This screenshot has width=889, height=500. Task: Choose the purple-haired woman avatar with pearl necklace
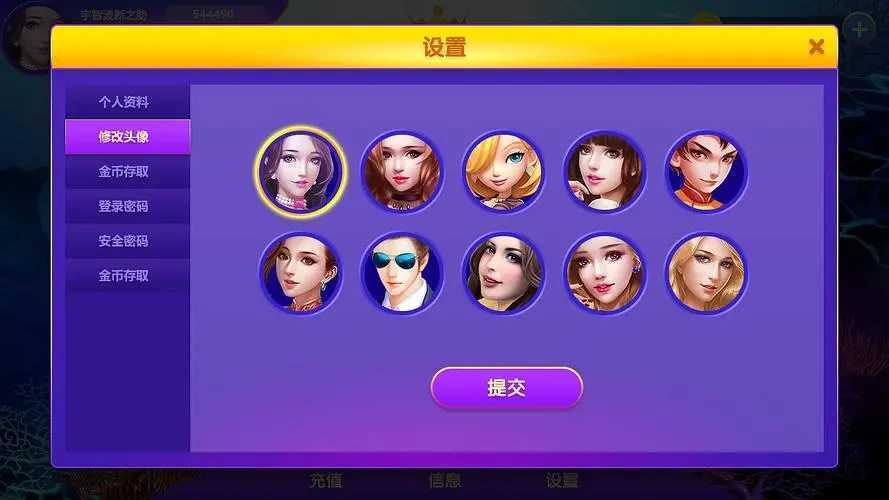(x=300, y=172)
